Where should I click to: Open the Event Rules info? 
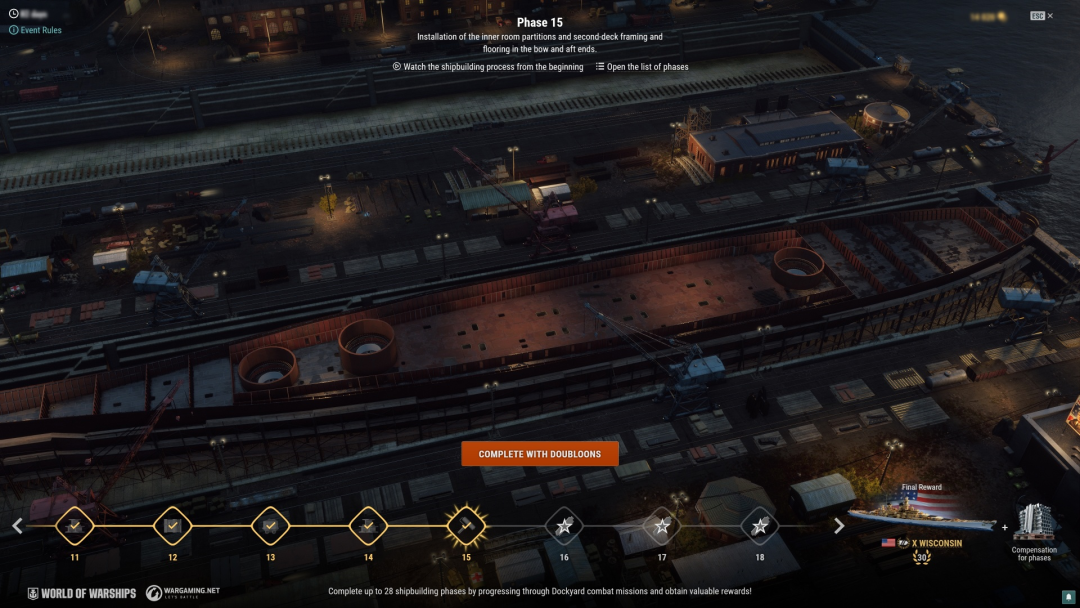[35, 30]
